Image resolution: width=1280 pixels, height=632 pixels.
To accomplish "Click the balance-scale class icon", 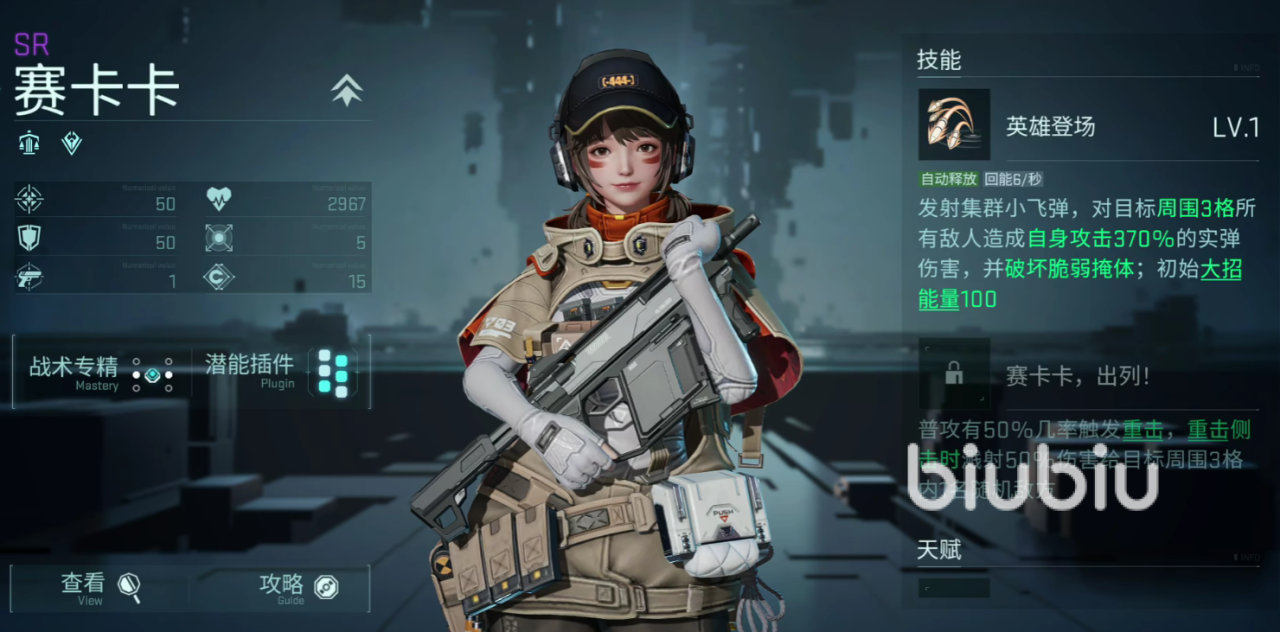I will 29,143.
